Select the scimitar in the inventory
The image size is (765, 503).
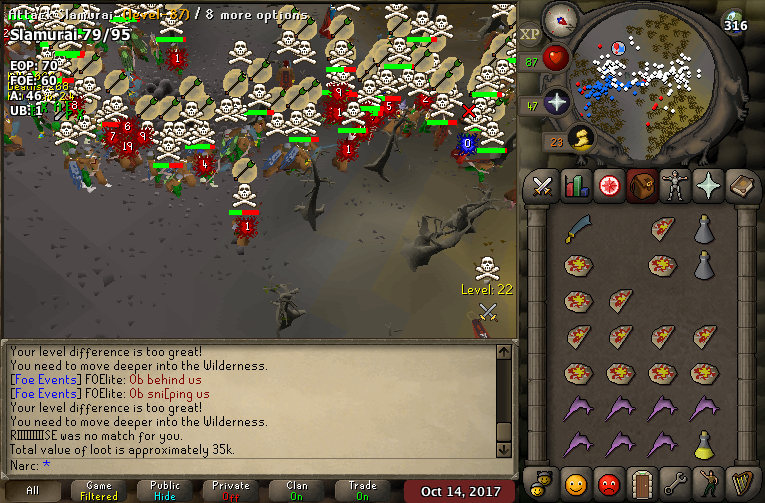point(577,229)
